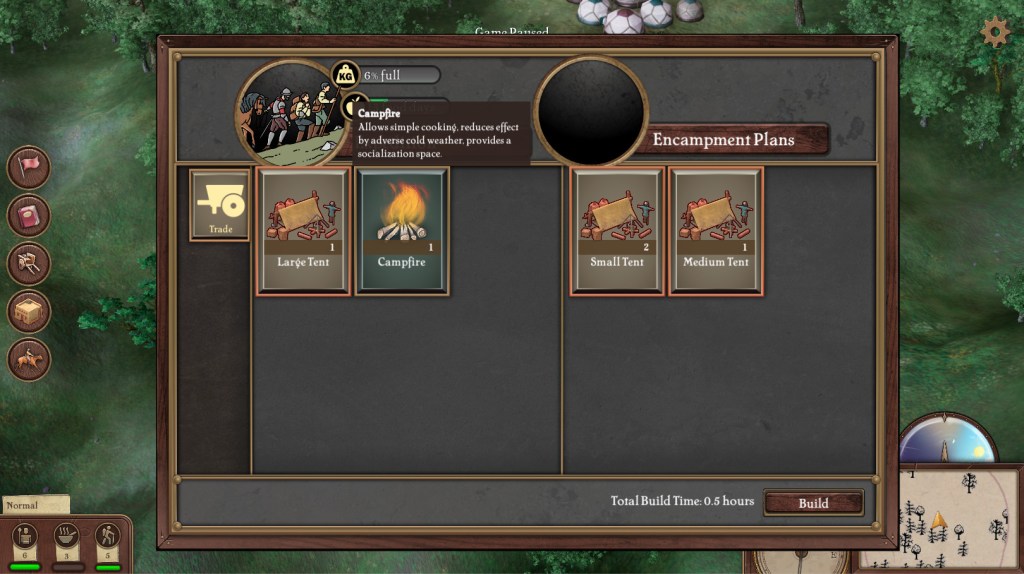Click the horse rider icon
This screenshot has width=1024, height=574.
29,359
